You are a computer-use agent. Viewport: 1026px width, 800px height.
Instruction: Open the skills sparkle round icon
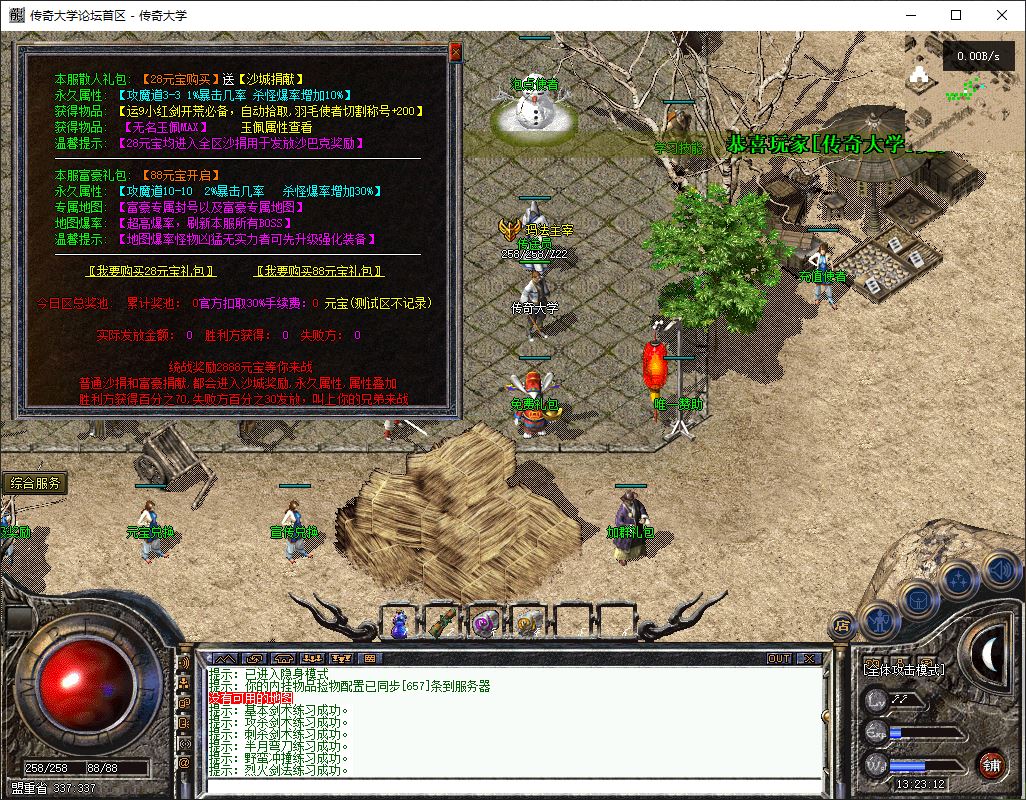coord(958,578)
